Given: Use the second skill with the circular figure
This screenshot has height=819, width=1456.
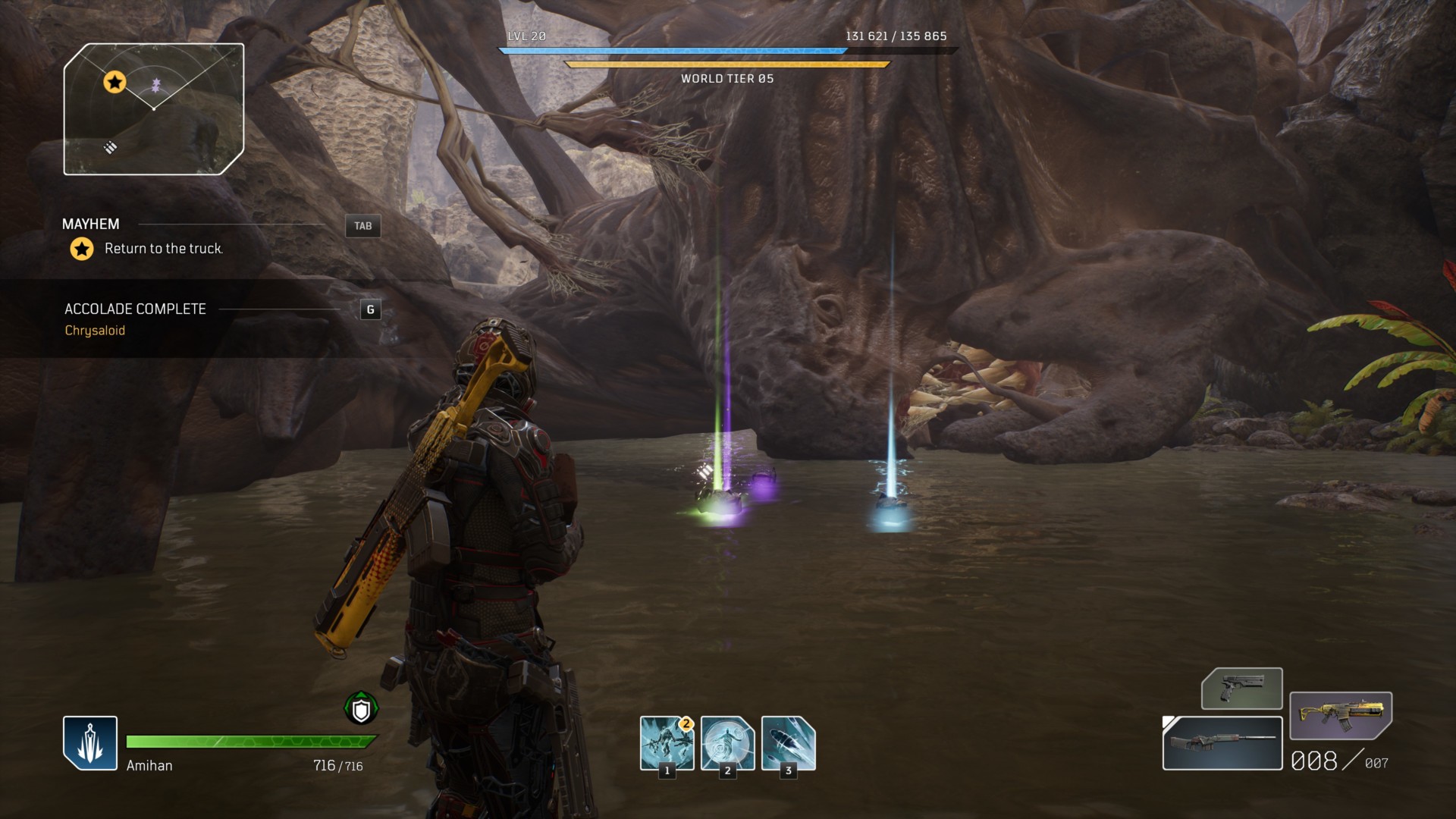Looking at the screenshot, I should click(727, 743).
